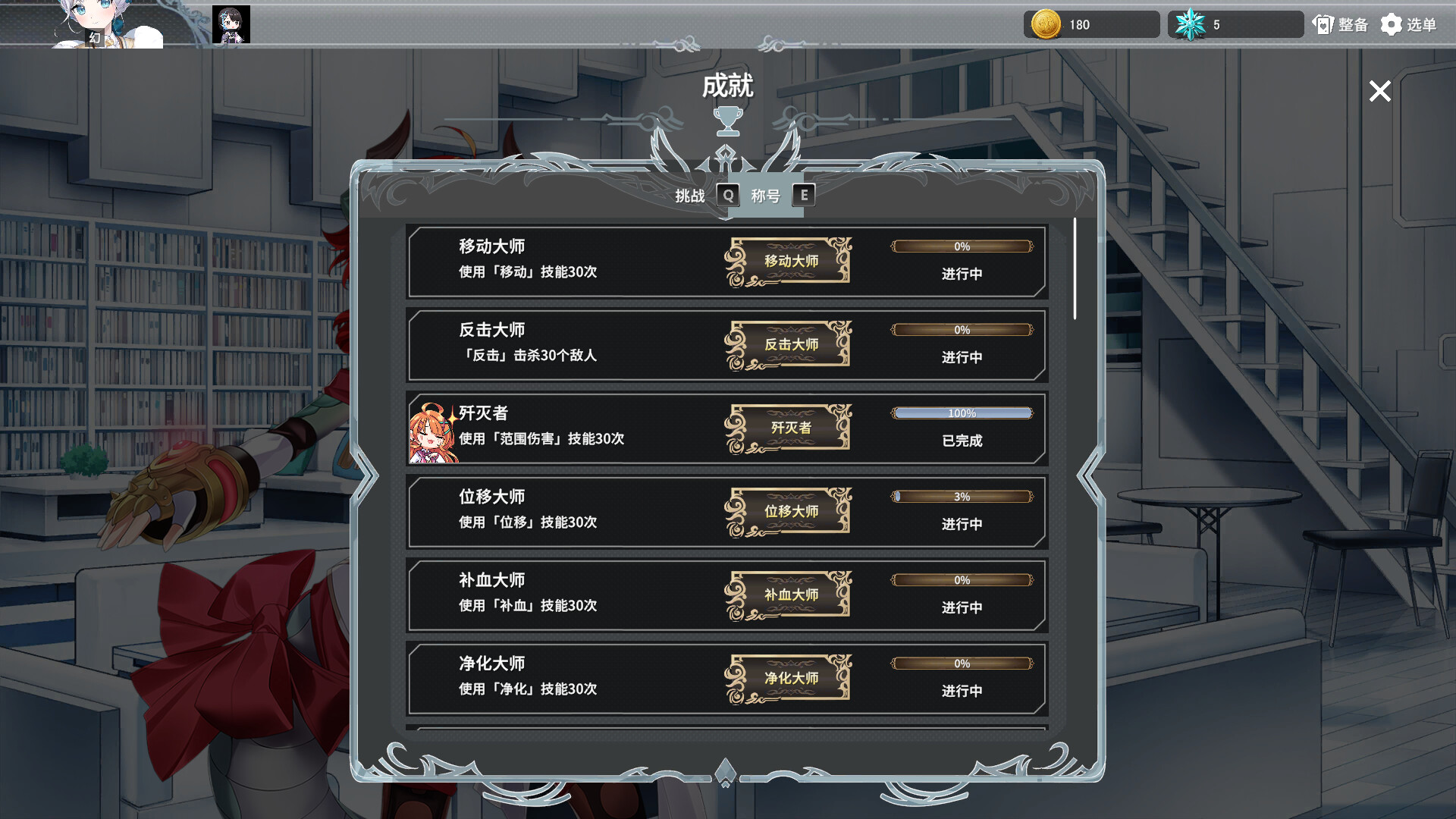Select the 移动大师 title badge
1456x819 pixels.
(x=789, y=260)
